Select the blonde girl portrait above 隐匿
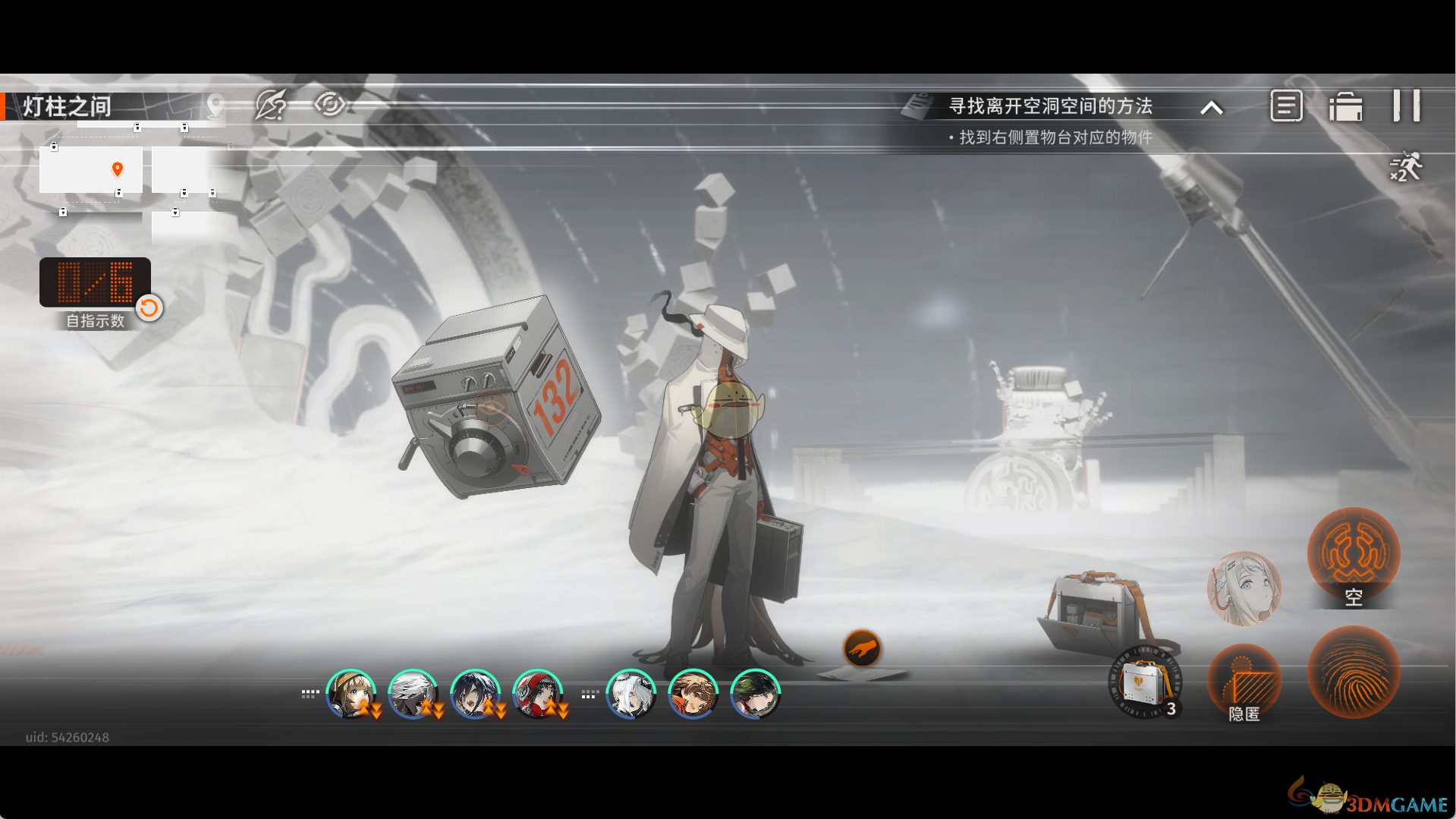The image size is (1456, 819). 1244,588
